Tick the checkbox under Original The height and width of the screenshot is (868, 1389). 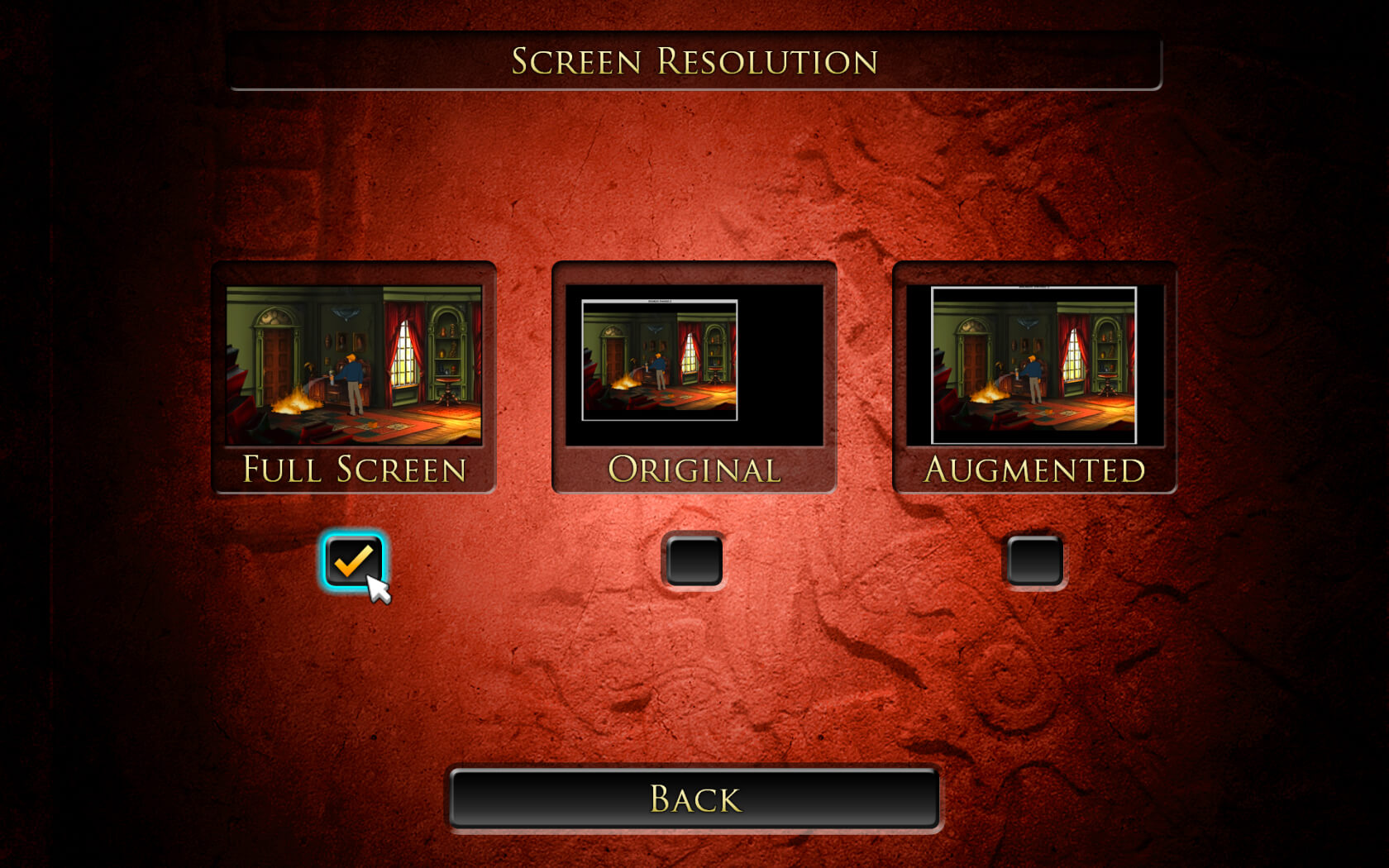[694, 561]
